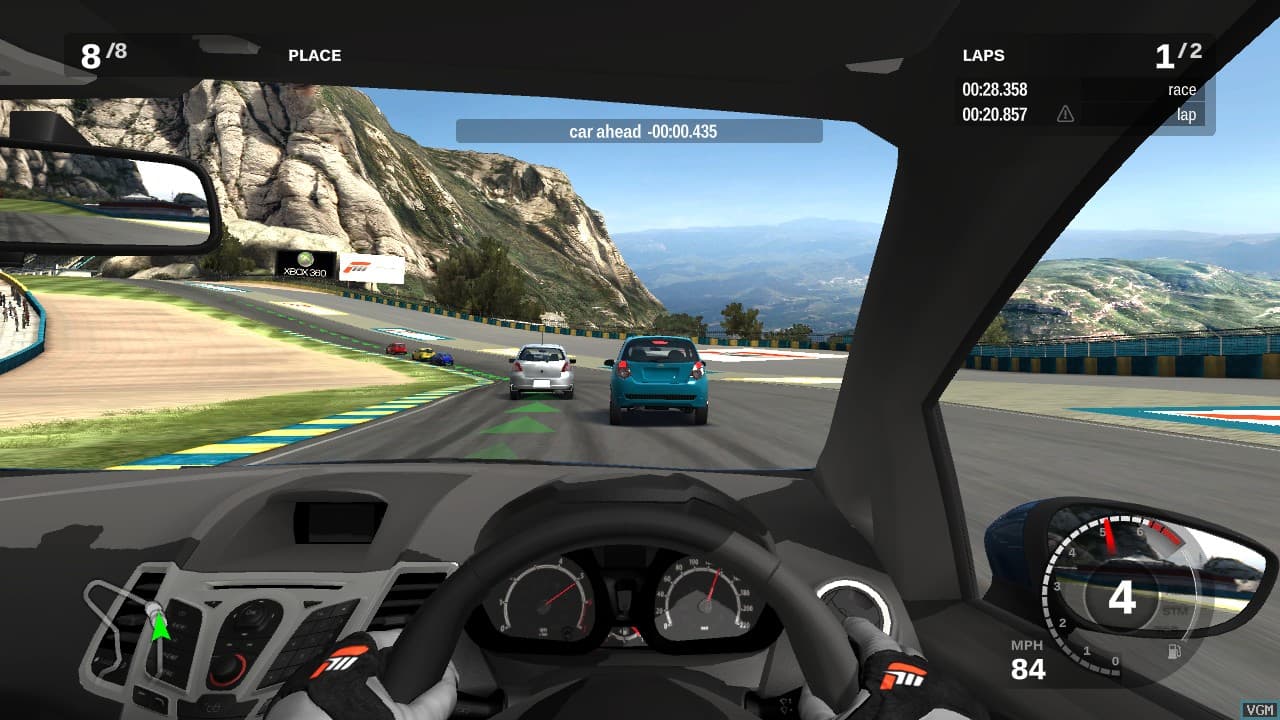Switch to the lap tab

coord(1185,114)
